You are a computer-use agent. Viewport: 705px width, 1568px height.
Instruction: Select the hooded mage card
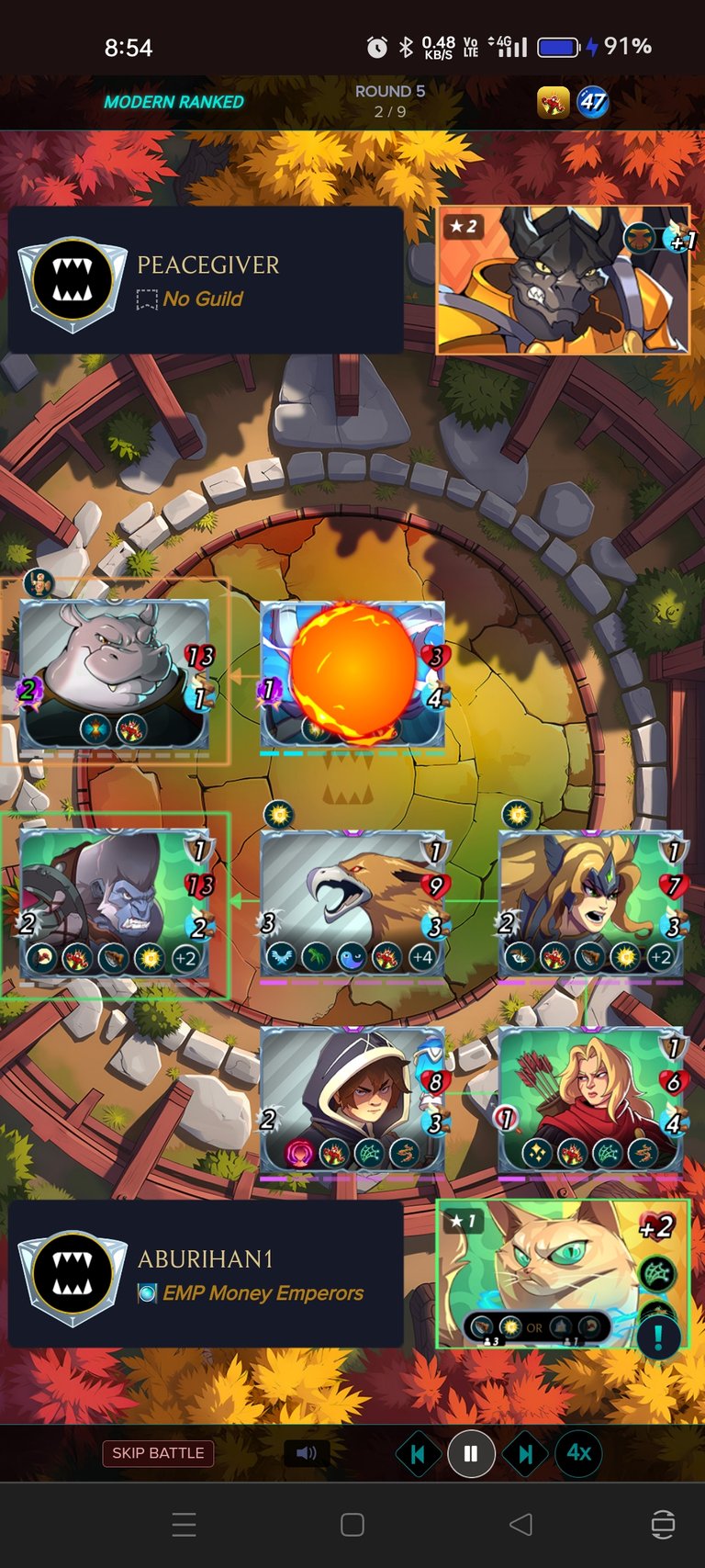(352, 1100)
